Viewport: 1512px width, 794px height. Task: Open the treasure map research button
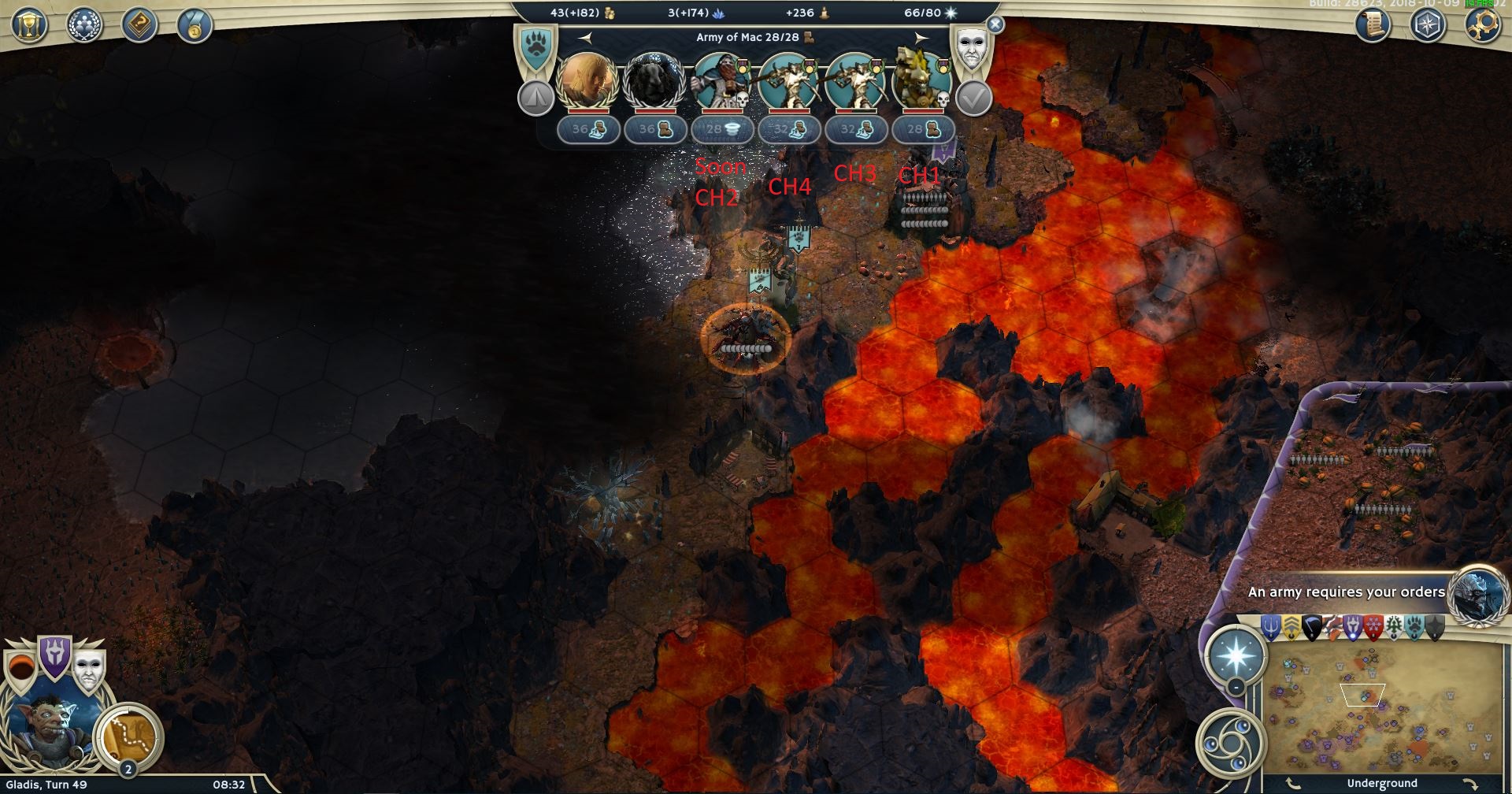pyautogui.click(x=128, y=735)
